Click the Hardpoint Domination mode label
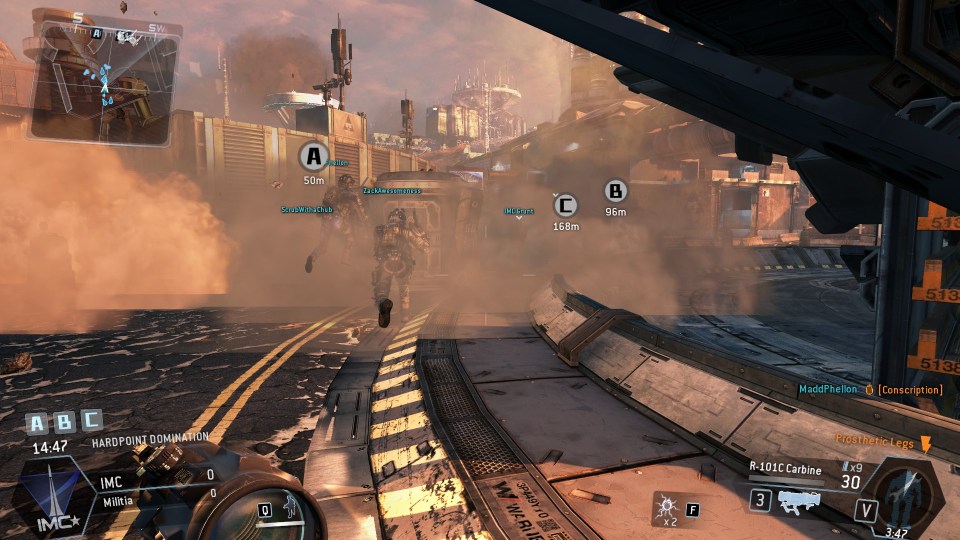 (150, 438)
